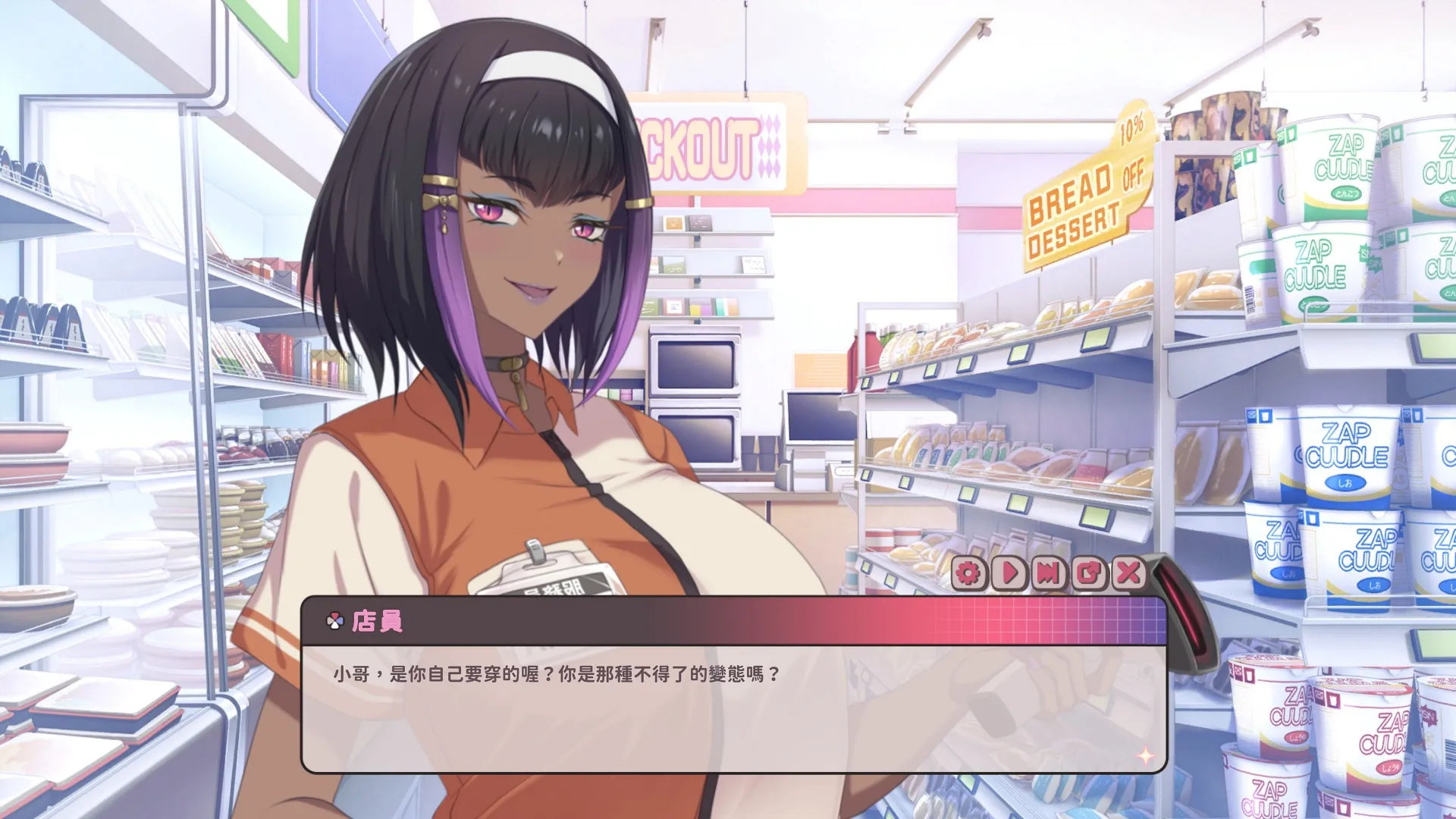Select the play triangle icon in quick menu

pos(1011,573)
